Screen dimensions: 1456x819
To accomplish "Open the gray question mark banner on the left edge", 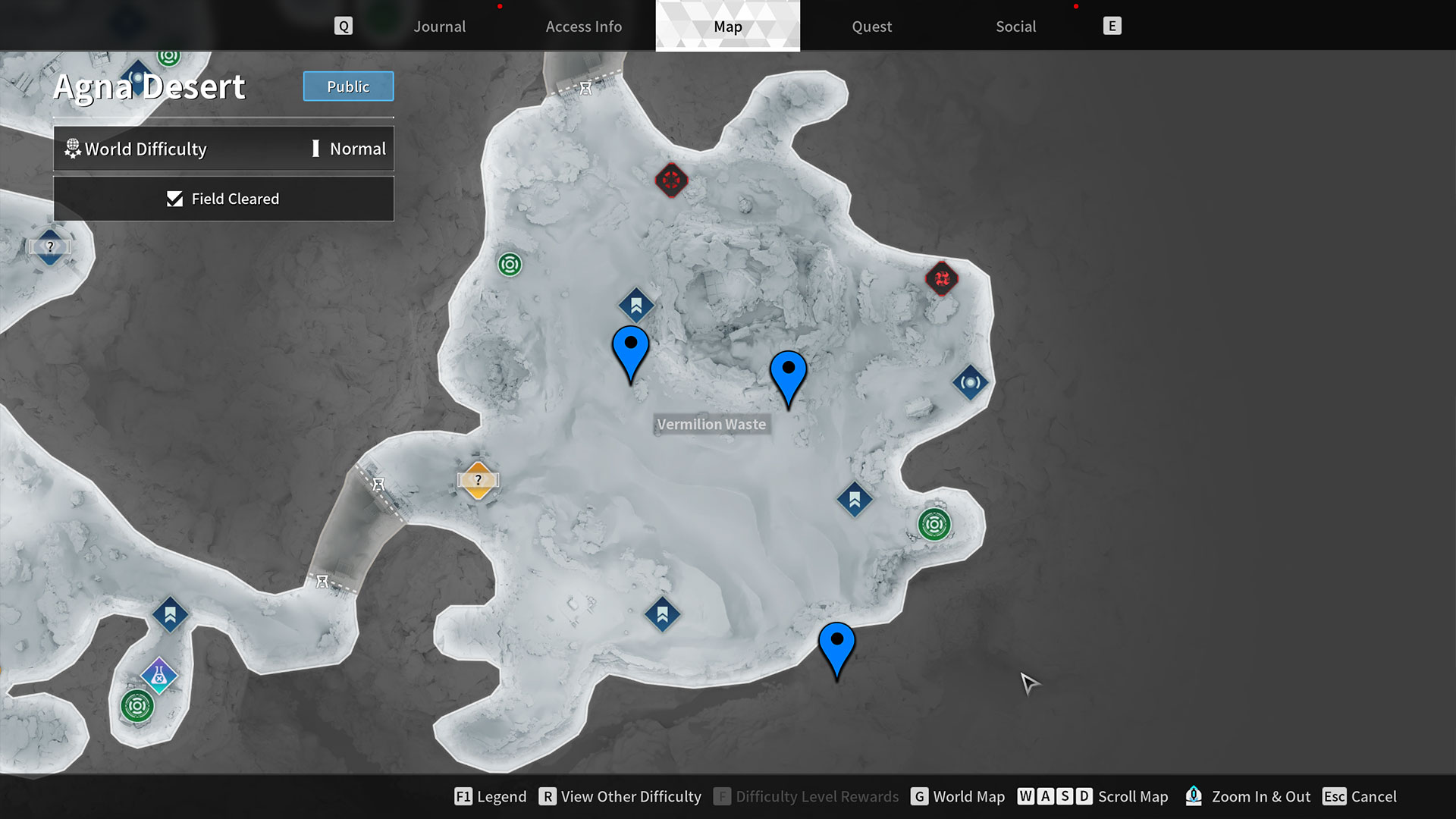I will point(49,247).
